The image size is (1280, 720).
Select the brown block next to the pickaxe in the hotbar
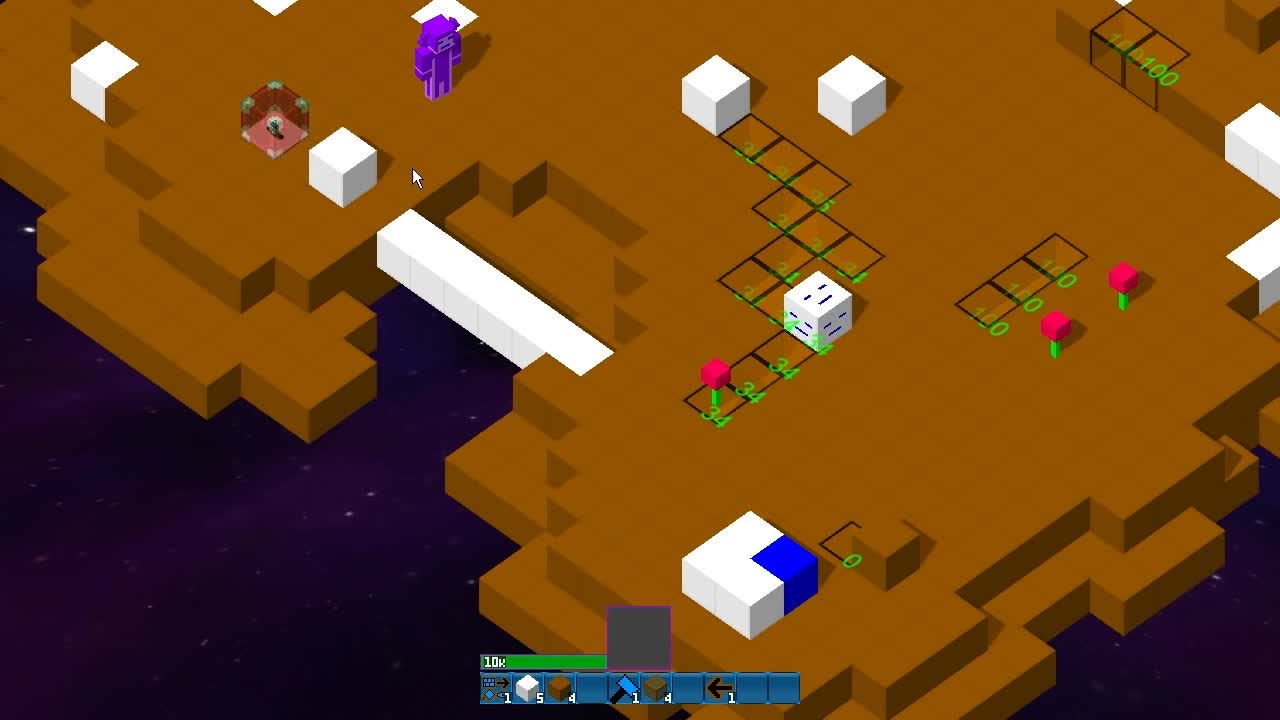[x=653, y=688]
